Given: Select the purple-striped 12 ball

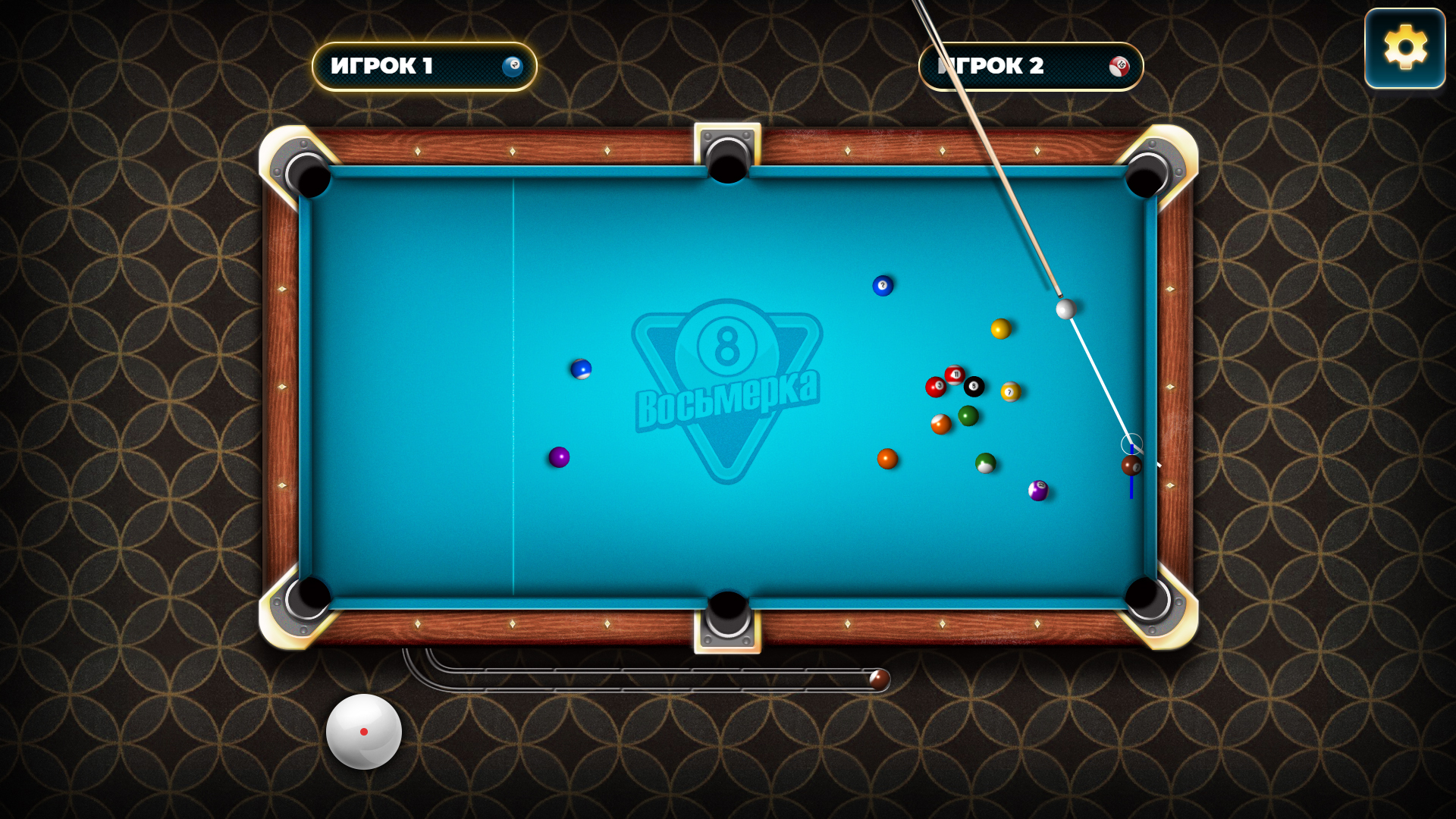Looking at the screenshot, I should (x=1039, y=491).
